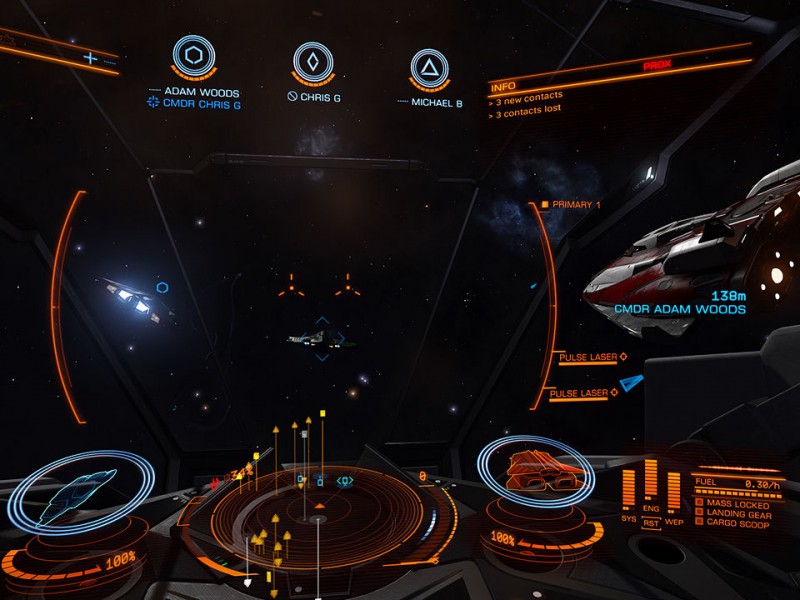
Task: Choose Chris G's diamond wing icon
Action: 312,61
